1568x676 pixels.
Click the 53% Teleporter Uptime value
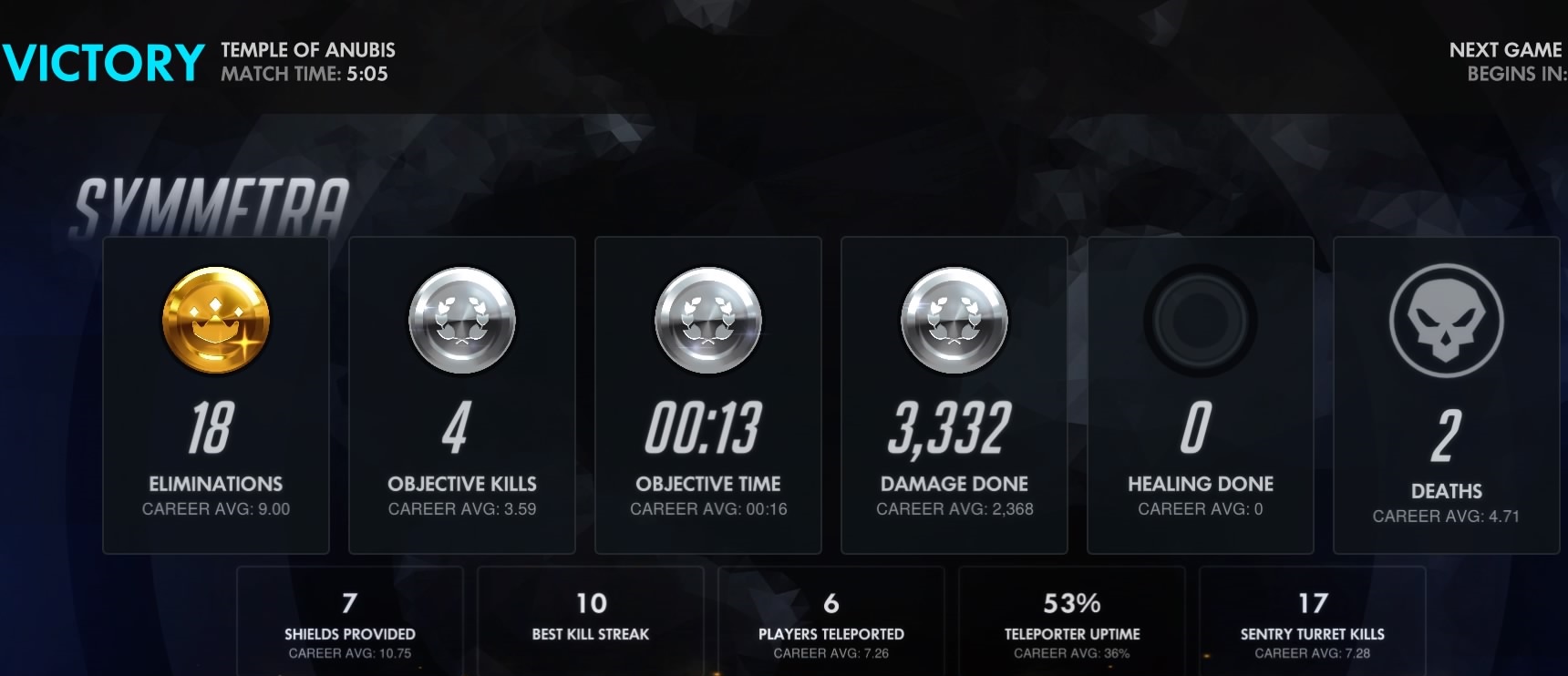click(1072, 603)
